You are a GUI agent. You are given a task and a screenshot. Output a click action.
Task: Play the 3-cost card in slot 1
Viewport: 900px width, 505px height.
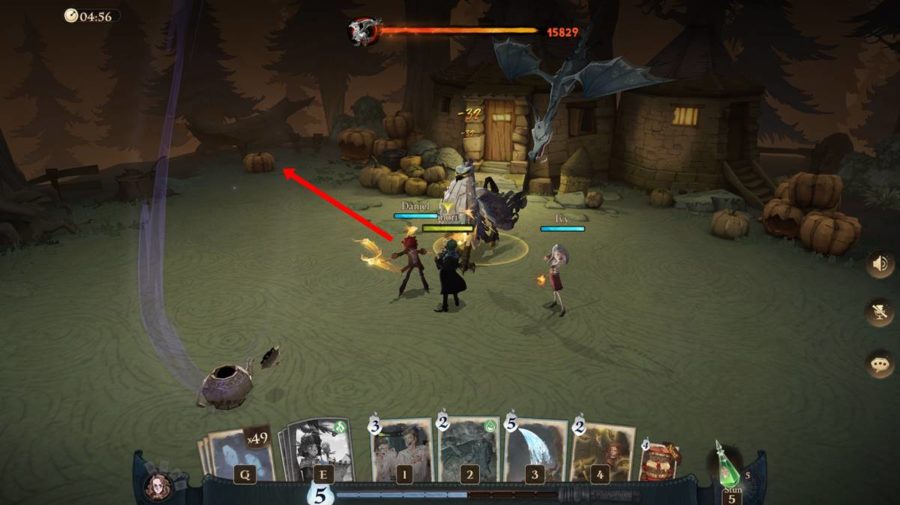(x=402, y=450)
